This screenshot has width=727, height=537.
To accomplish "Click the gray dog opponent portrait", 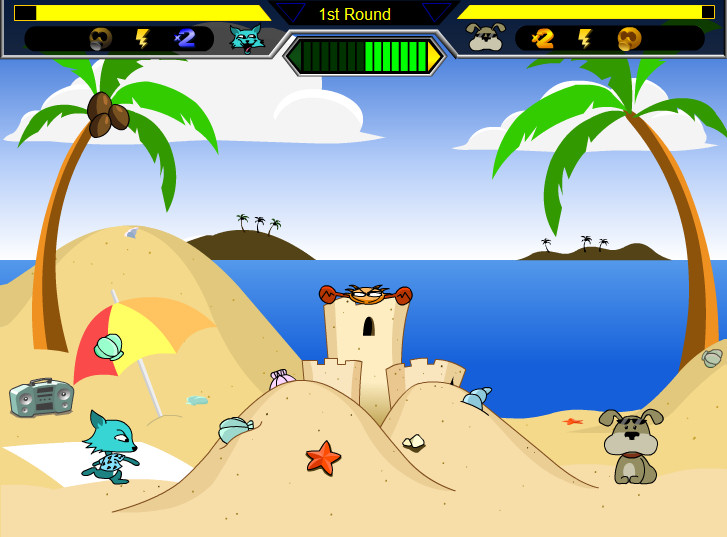I will point(486,38).
